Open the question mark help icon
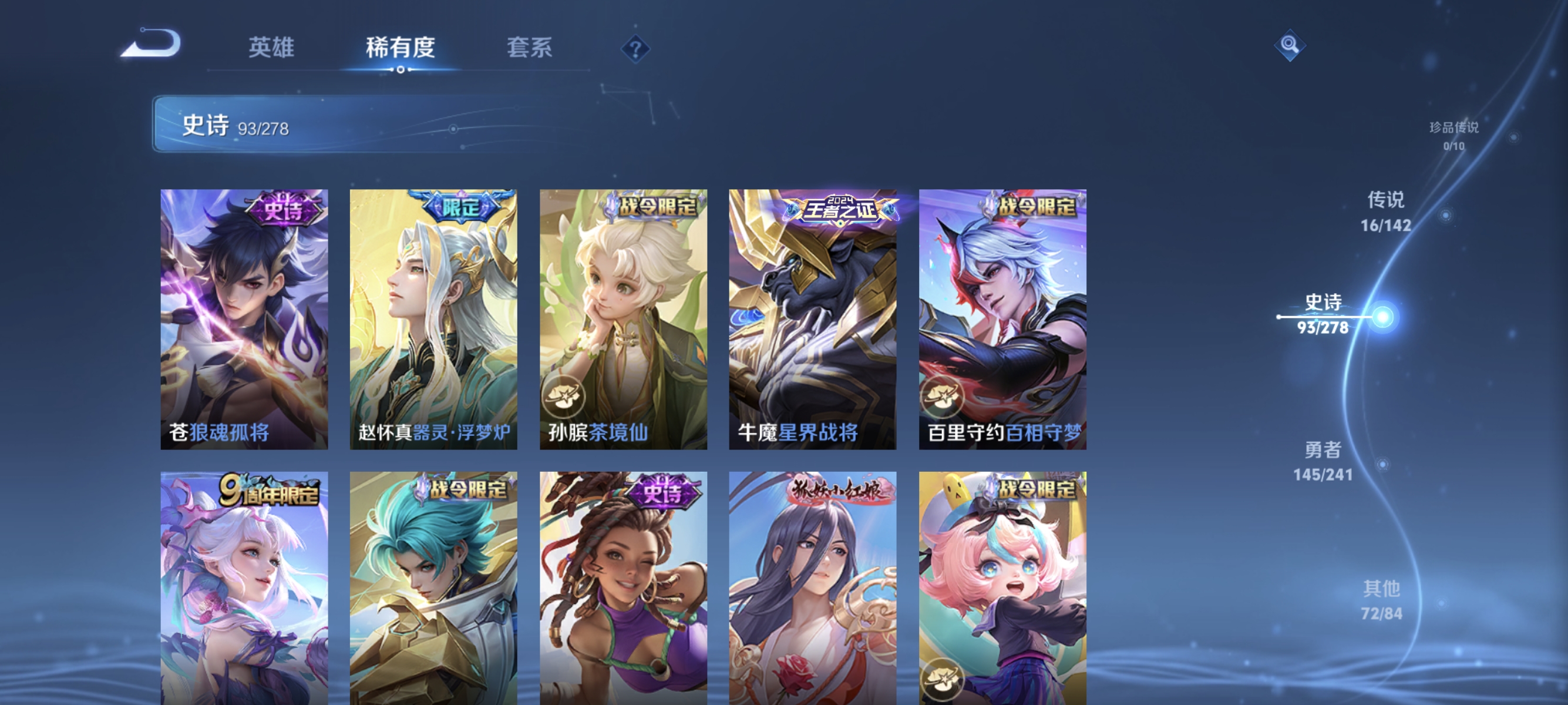 pyautogui.click(x=635, y=50)
